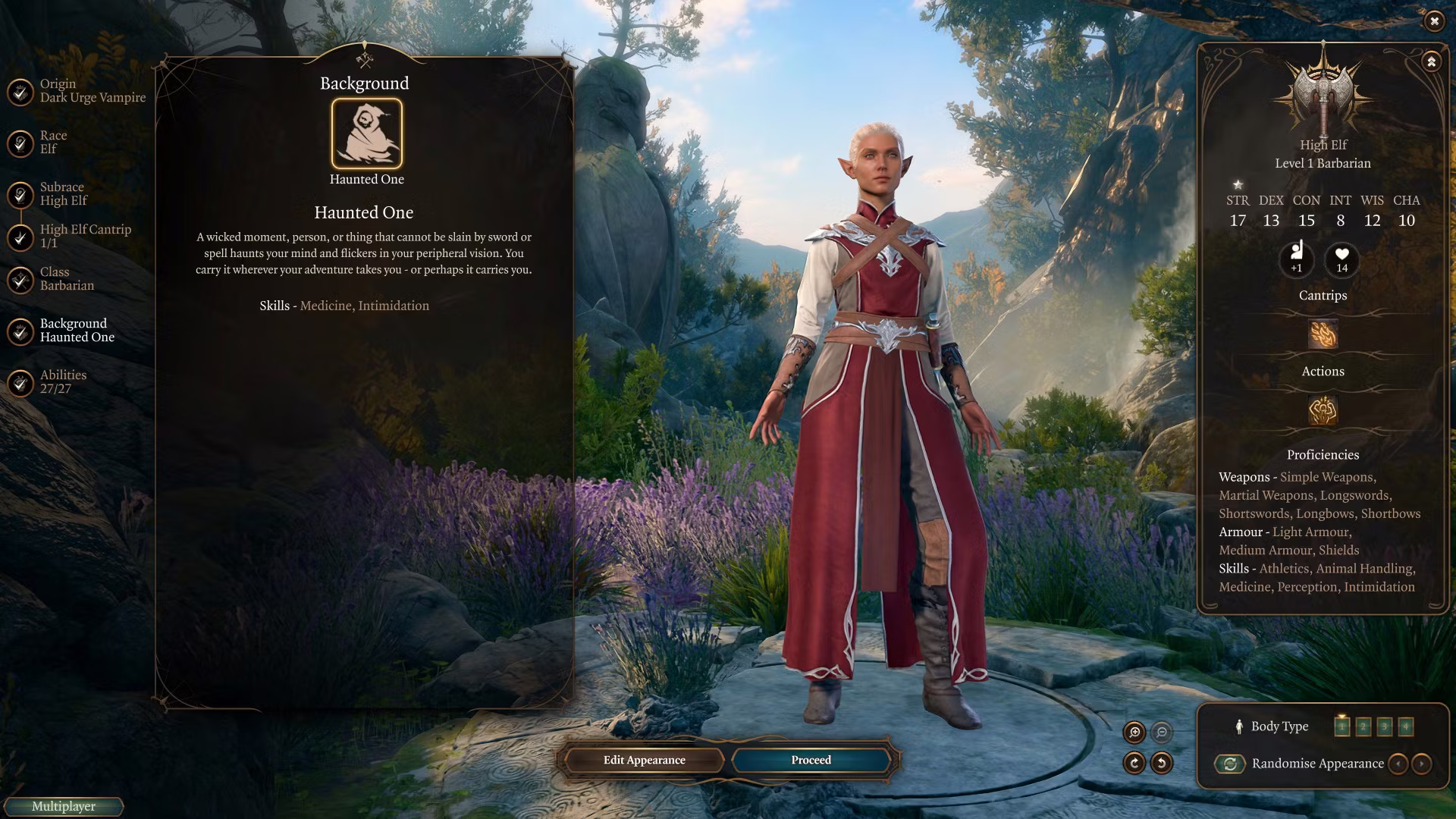The image size is (1456, 819).
Task: Inspect the fire cantrip icon
Action: coord(1323,334)
